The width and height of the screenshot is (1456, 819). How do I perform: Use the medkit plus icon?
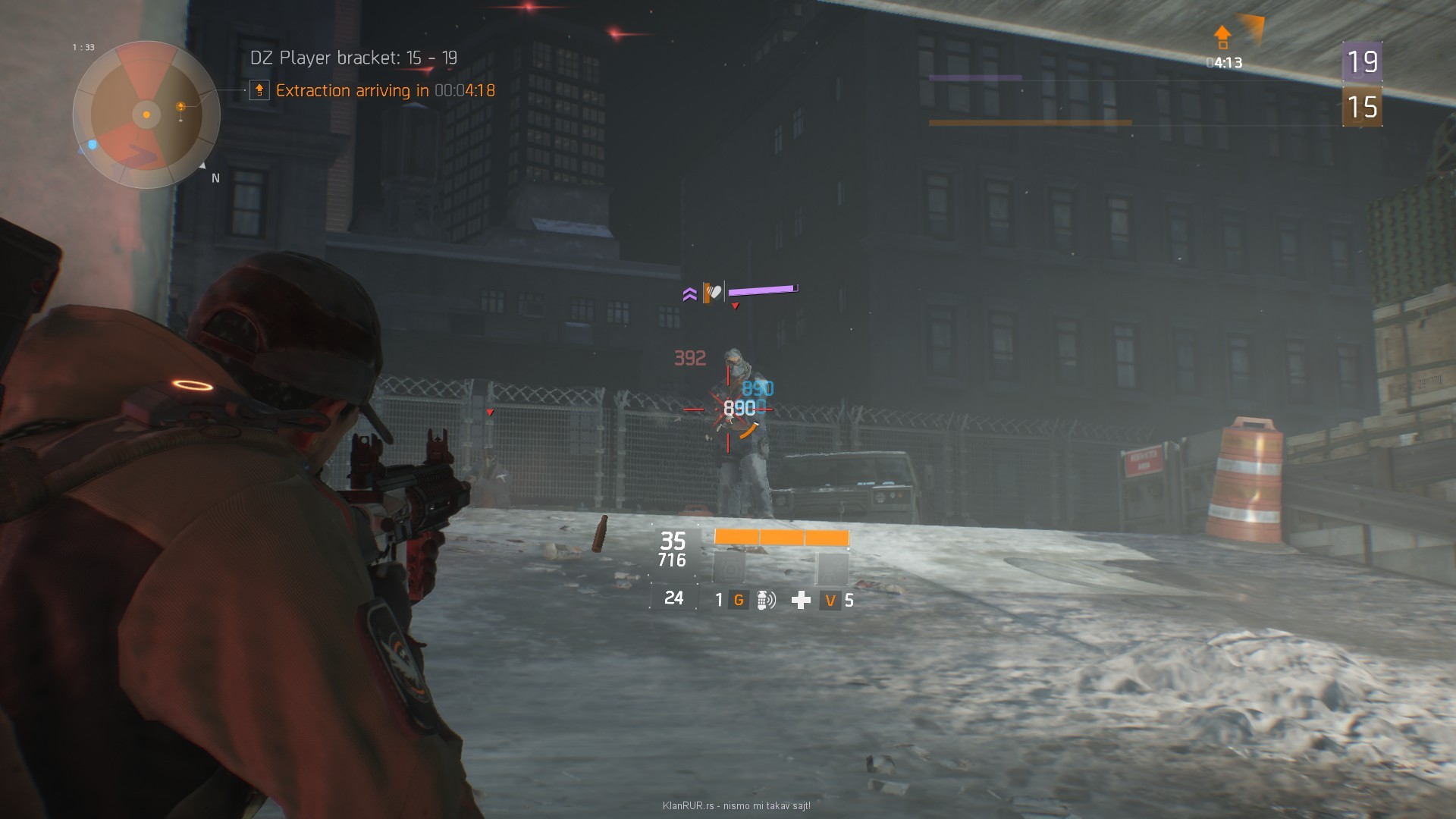pyautogui.click(x=801, y=601)
